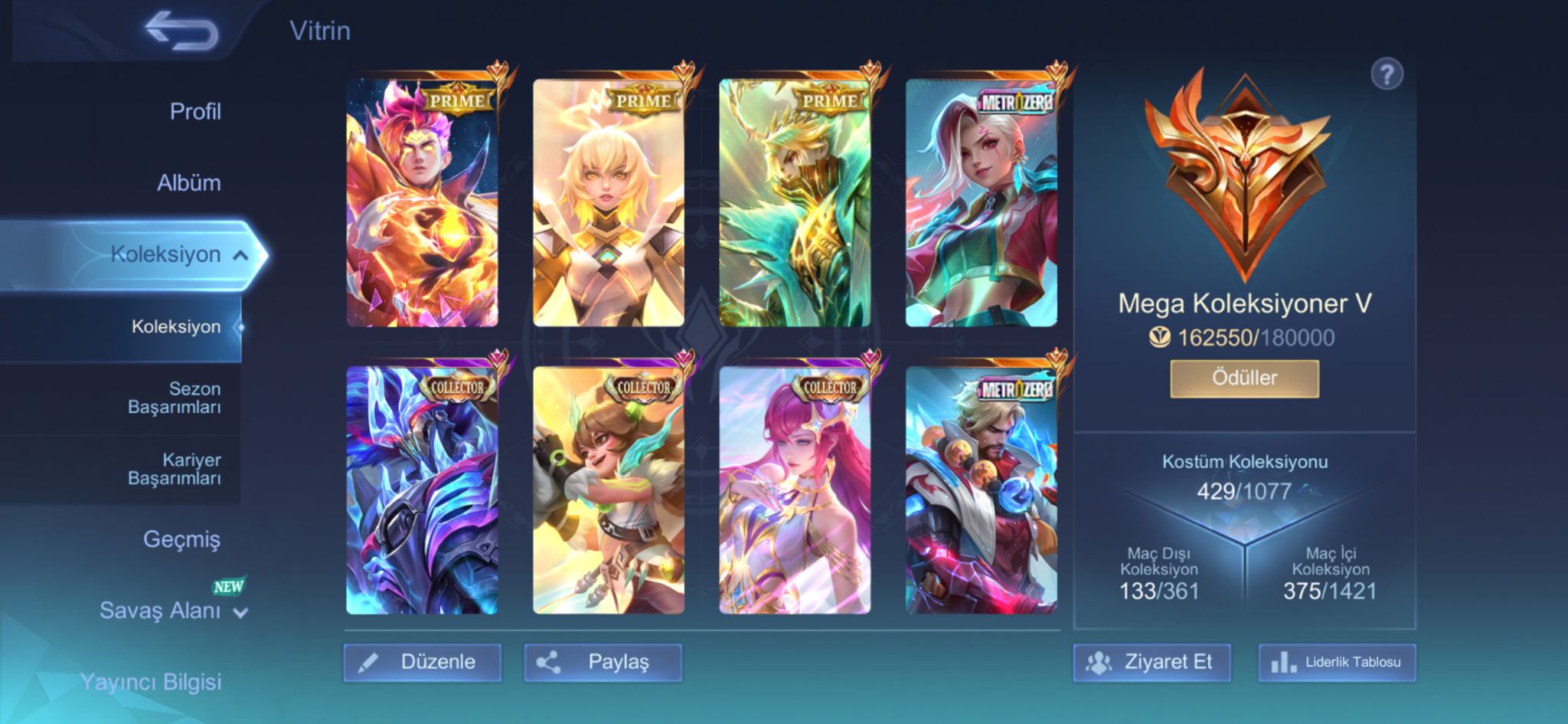Open the Ödüller rewards button
This screenshot has height=724, width=1568.
tap(1244, 378)
